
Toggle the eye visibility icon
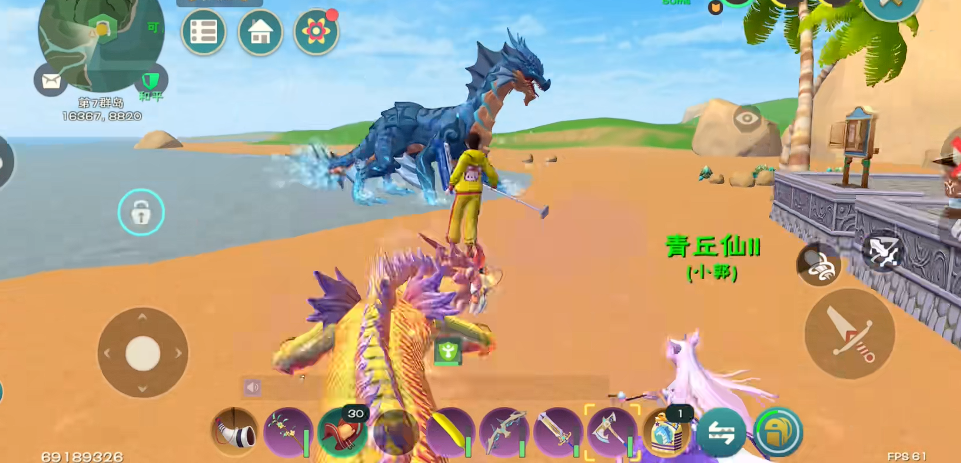pos(747,119)
